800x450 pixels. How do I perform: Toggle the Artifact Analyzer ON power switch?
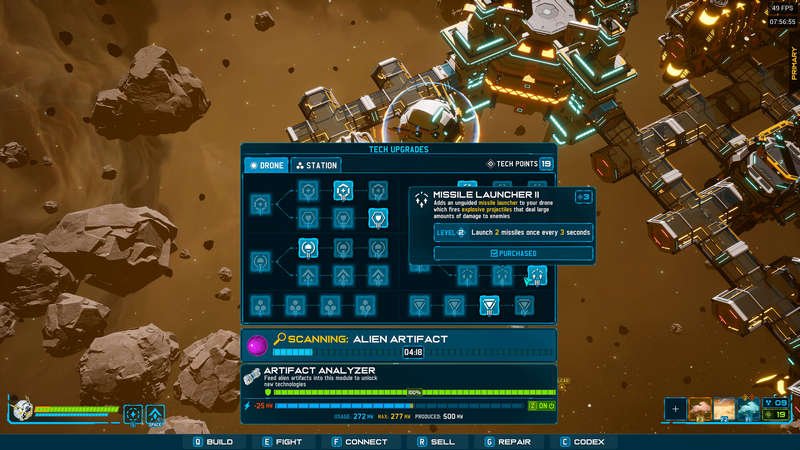543,405
